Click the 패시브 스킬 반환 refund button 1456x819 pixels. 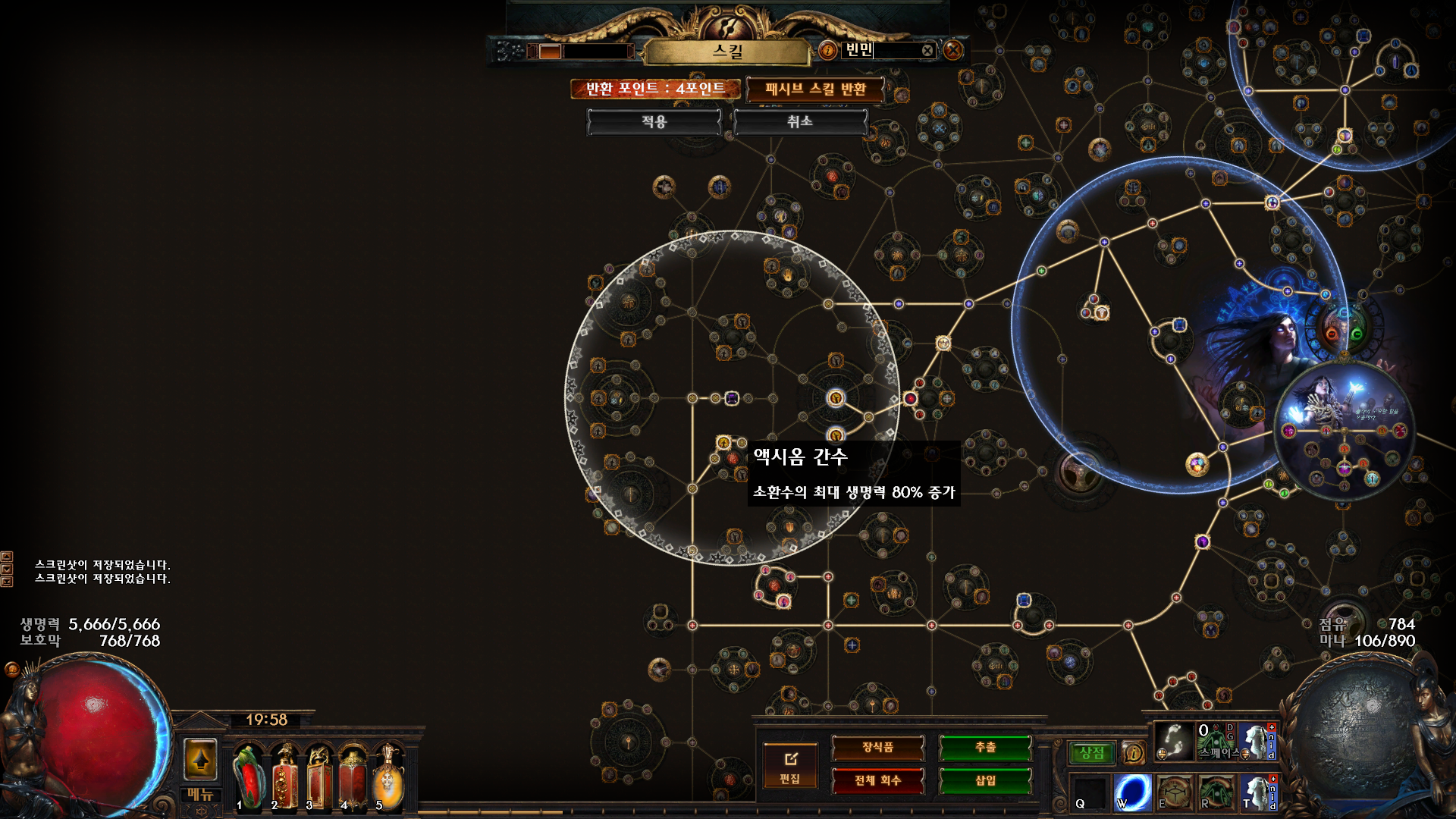point(815,89)
